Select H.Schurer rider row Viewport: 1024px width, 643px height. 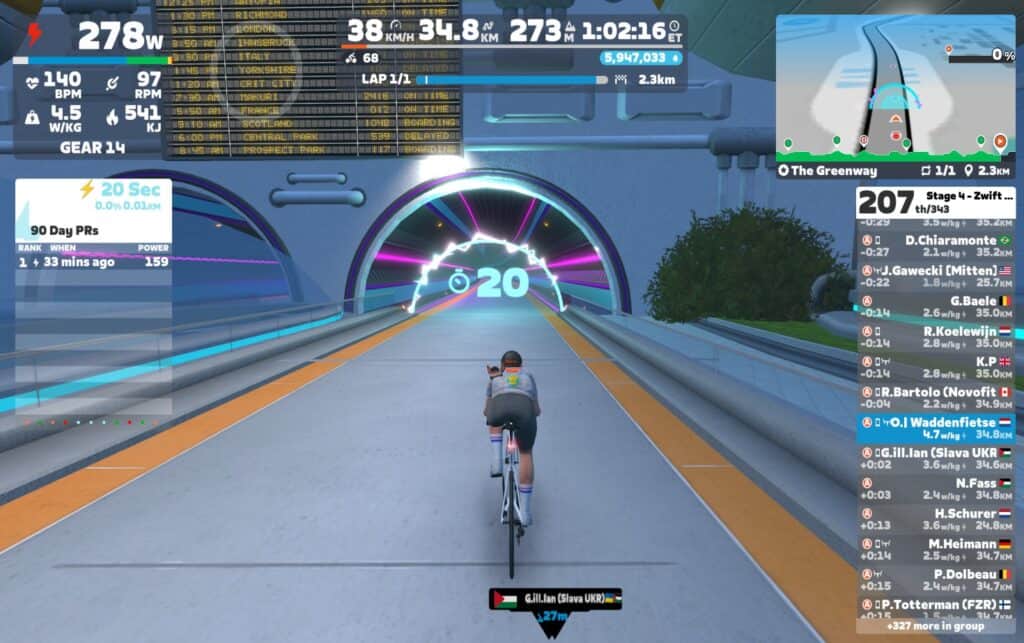pos(935,519)
